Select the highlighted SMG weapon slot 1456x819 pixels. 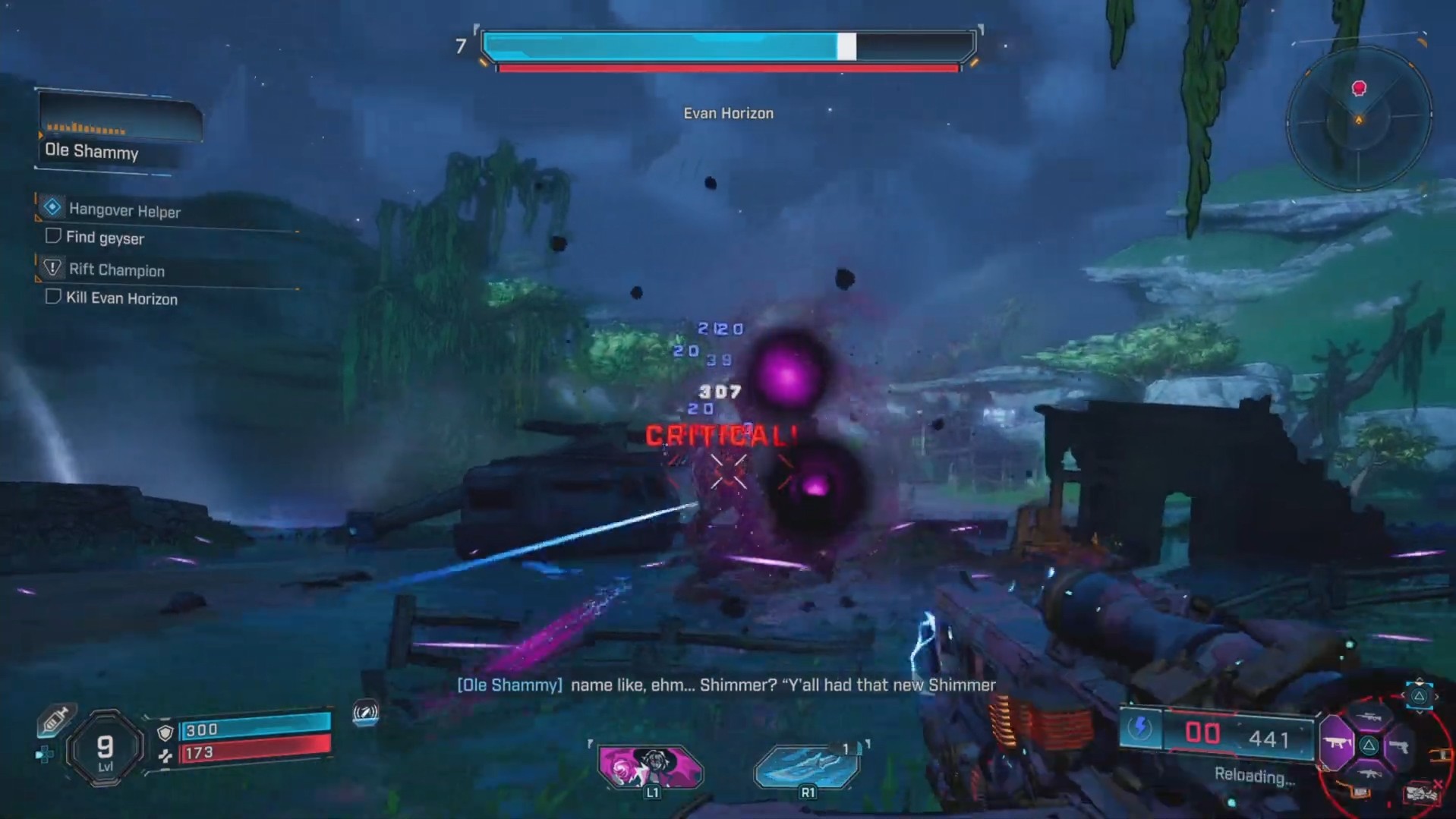click(x=1338, y=744)
